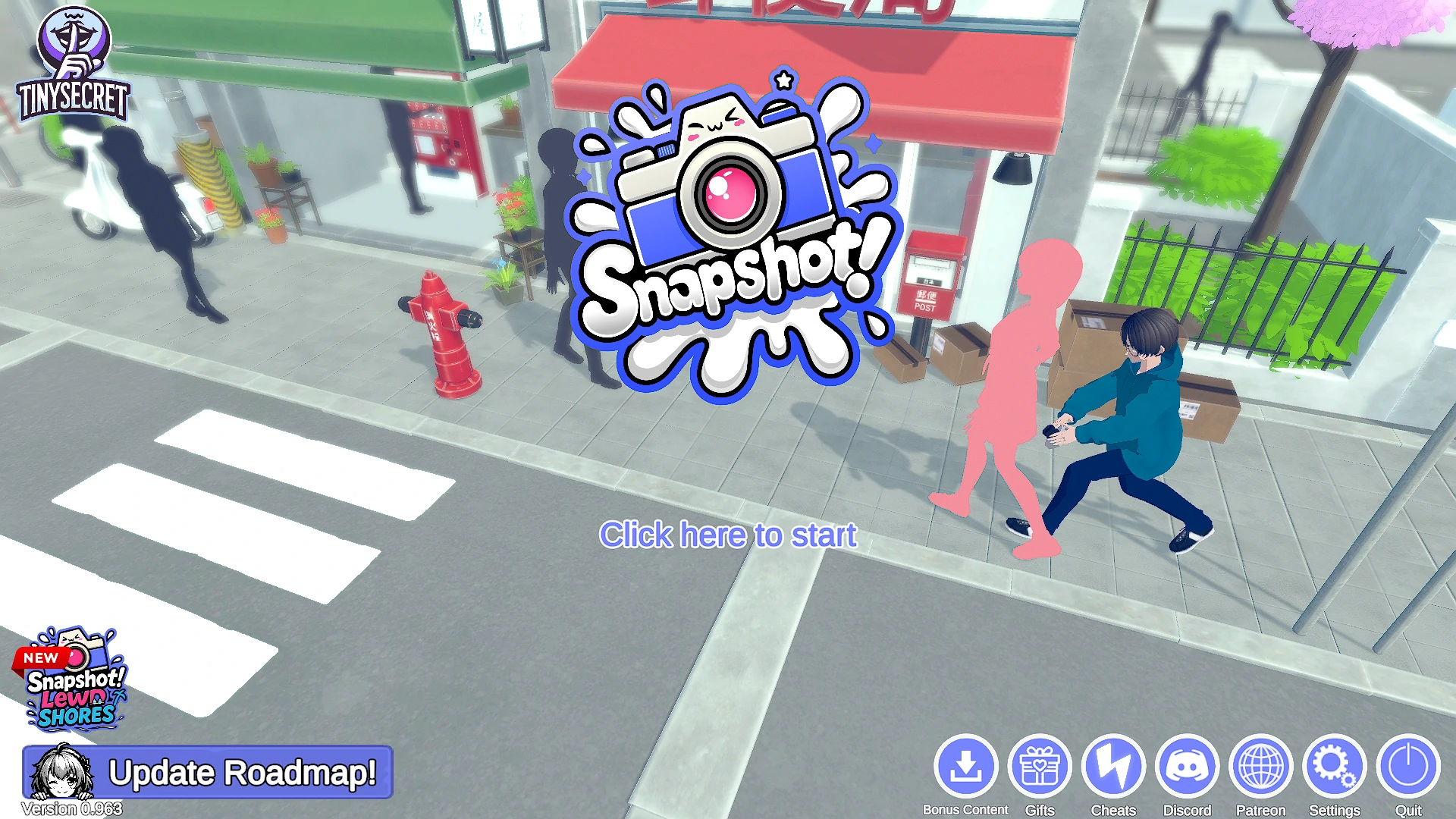Viewport: 1456px width, 819px height.
Task: Click the "Click here to start" text
Action: [x=728, y=535]
